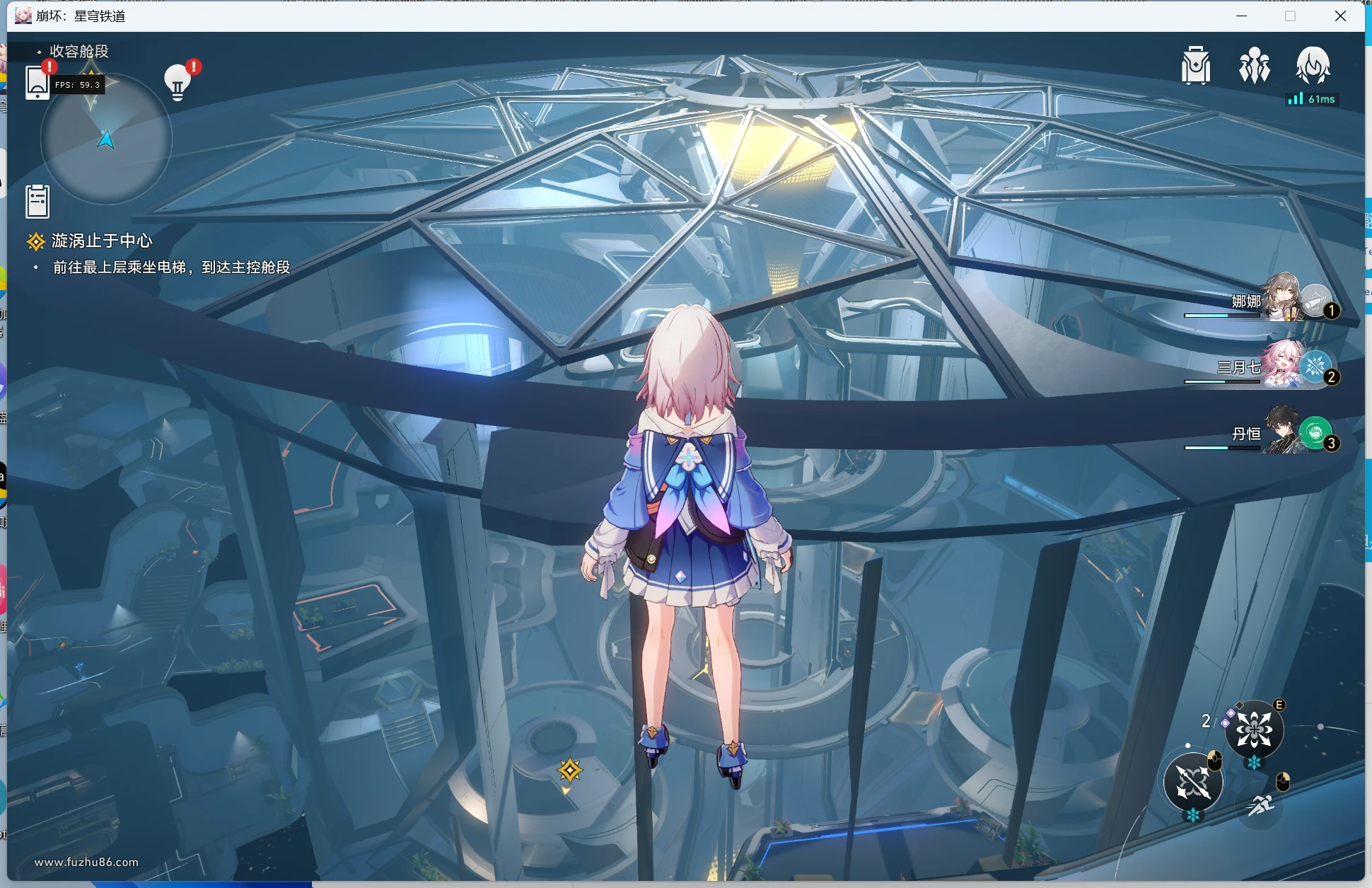Viewport: 1372px width, 888px height.
Task: Open the Trailblazer profile avatar icon
Action: (1314, 66)
